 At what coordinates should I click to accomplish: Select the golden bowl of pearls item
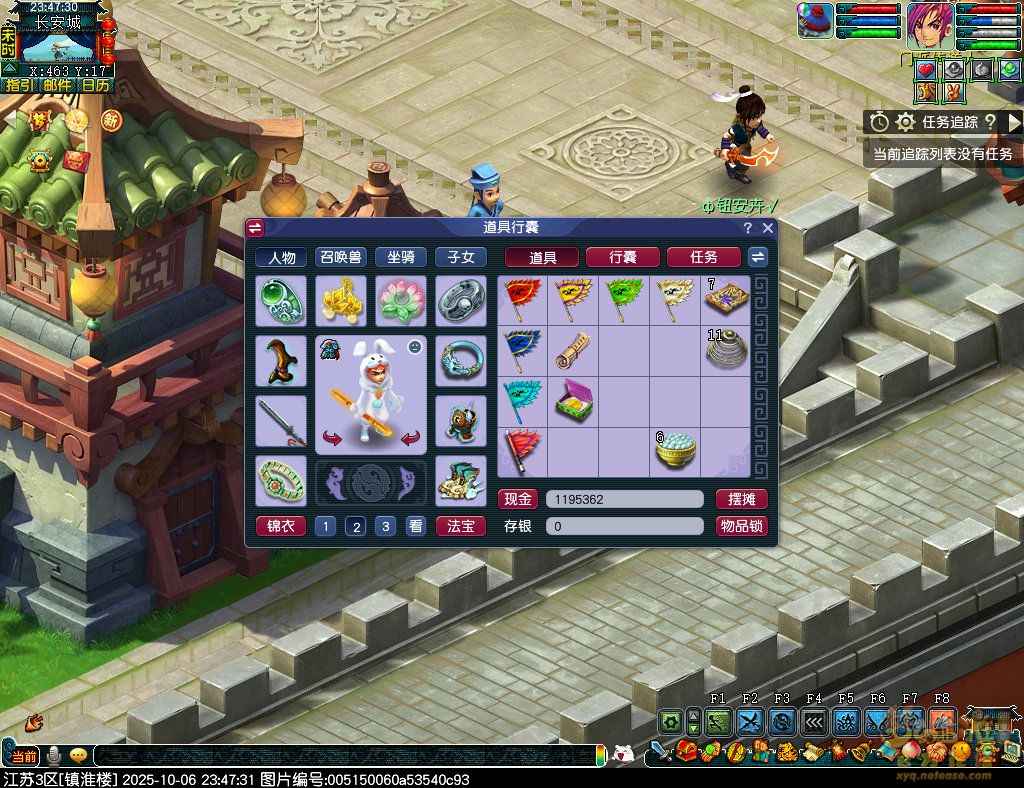click(675, 453)
